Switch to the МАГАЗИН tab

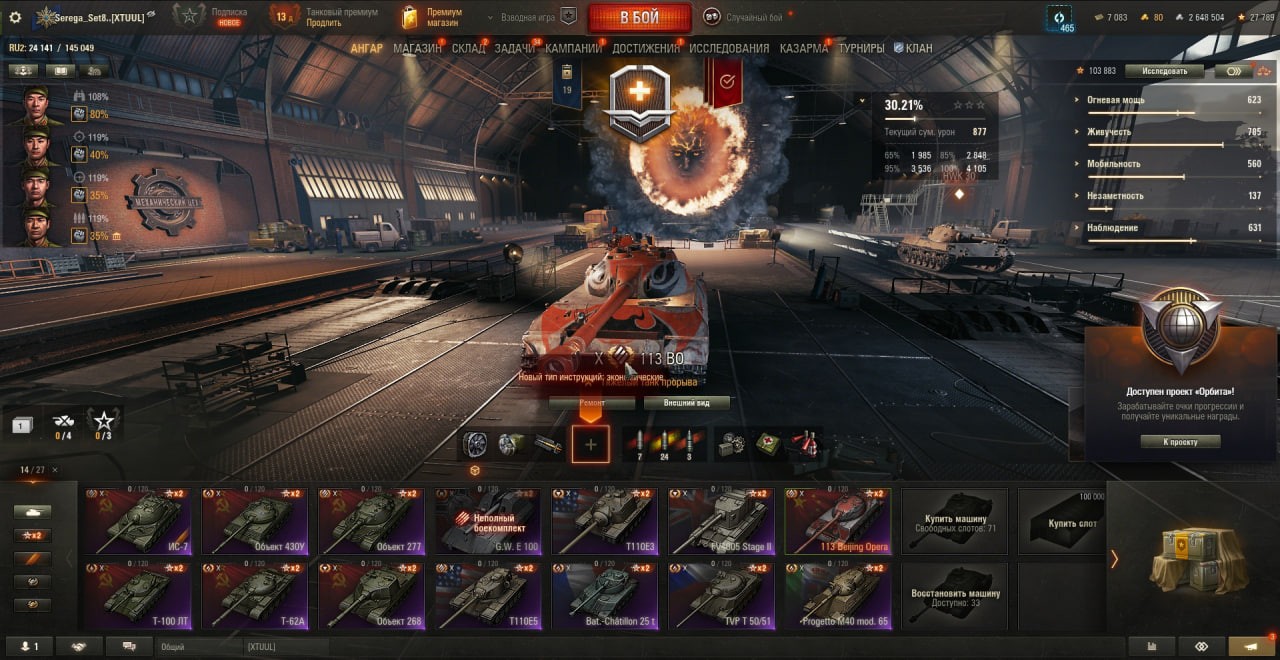tap(417, 48)
